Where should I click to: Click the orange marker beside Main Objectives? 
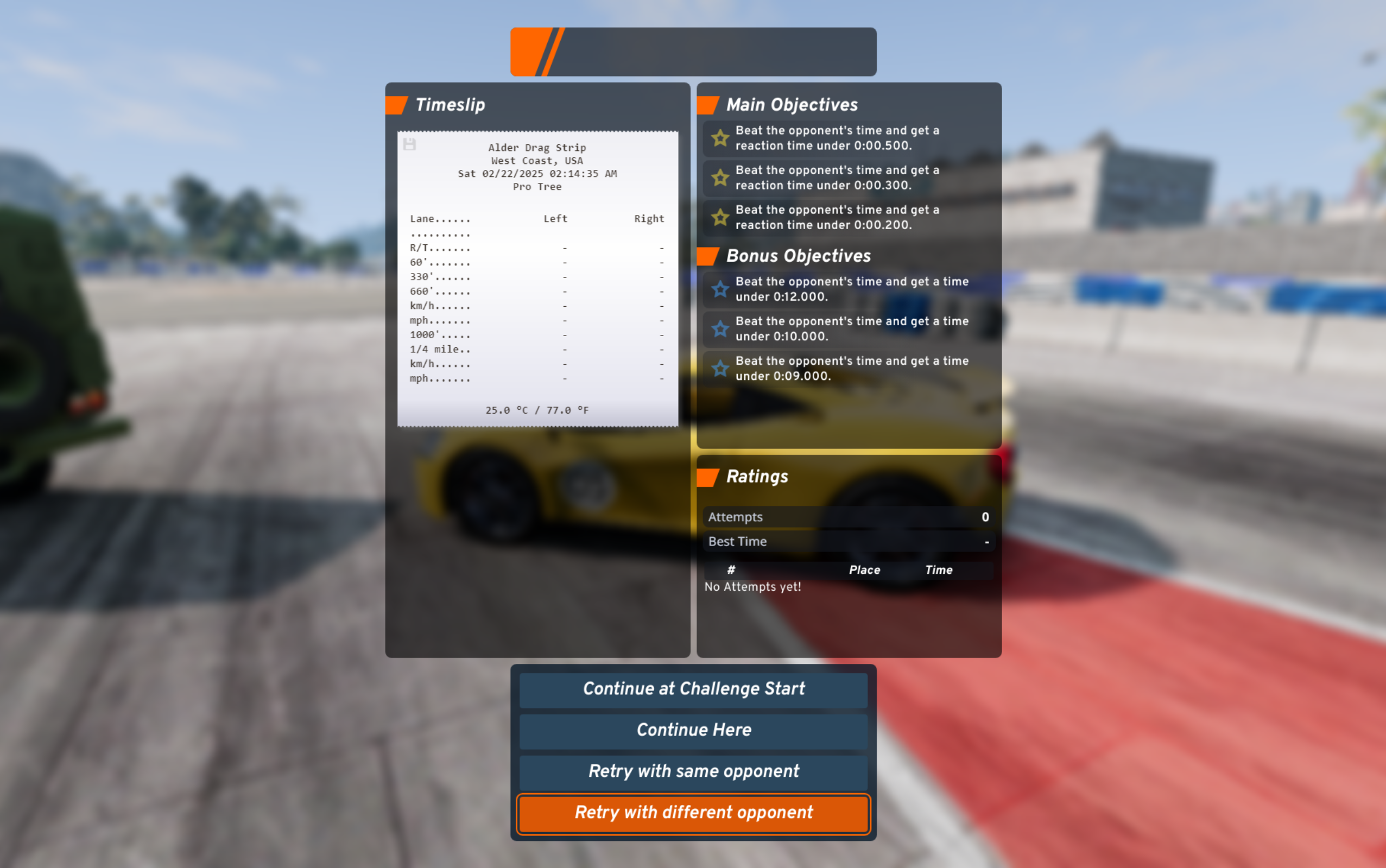708,104
